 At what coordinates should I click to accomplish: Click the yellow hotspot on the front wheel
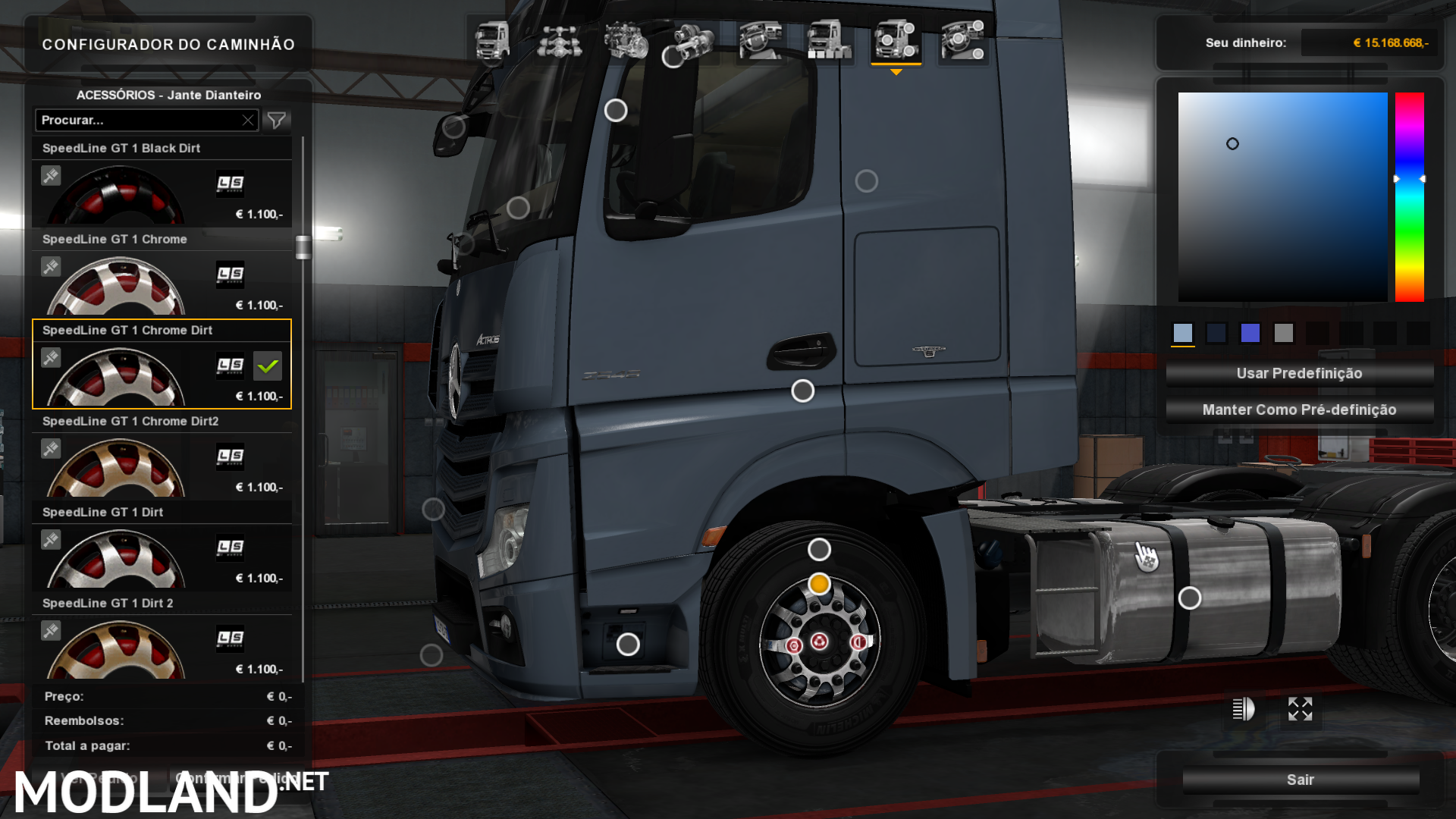[x=817, y=585]
